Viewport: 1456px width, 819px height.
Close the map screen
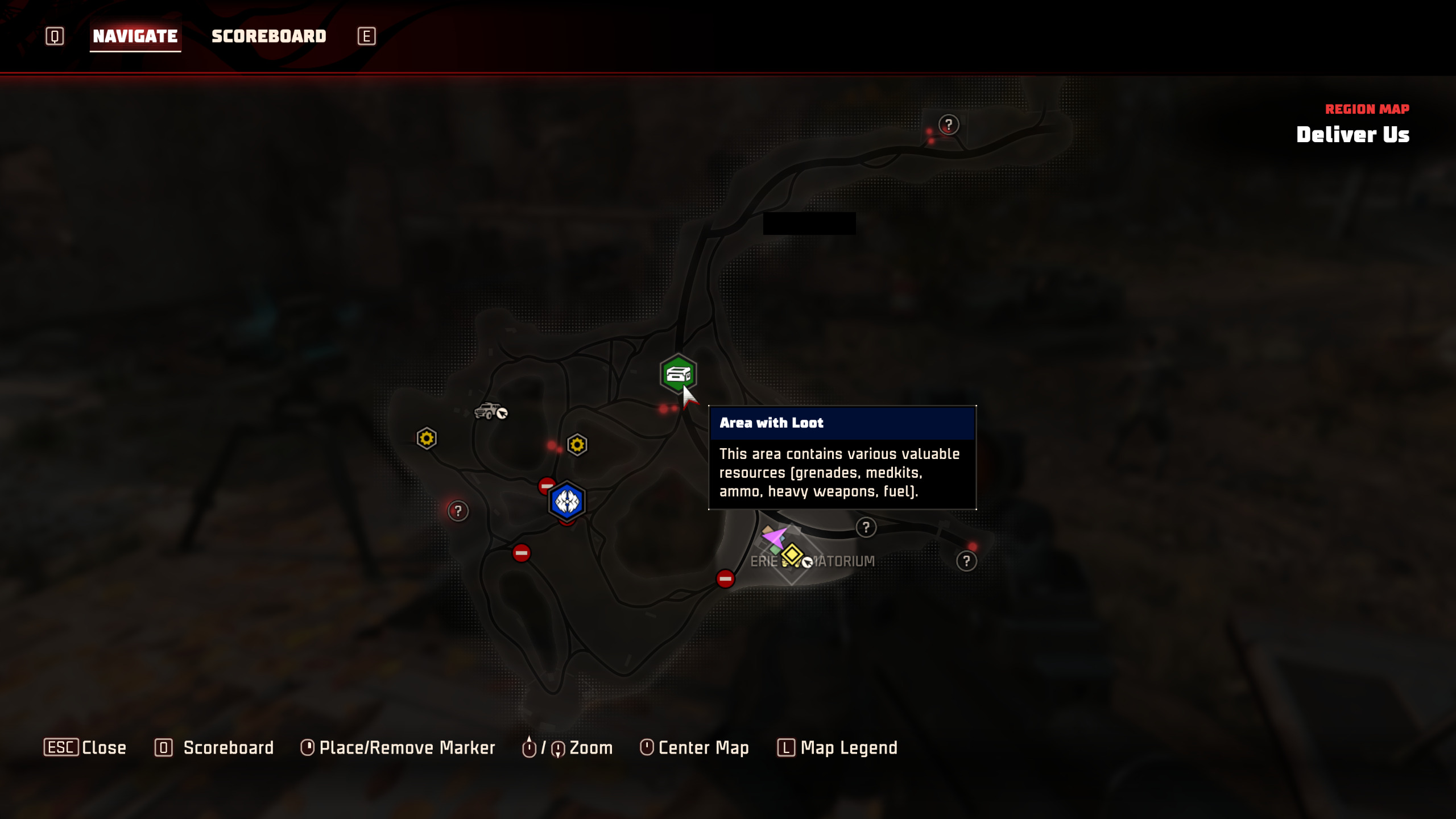point(85,747)
